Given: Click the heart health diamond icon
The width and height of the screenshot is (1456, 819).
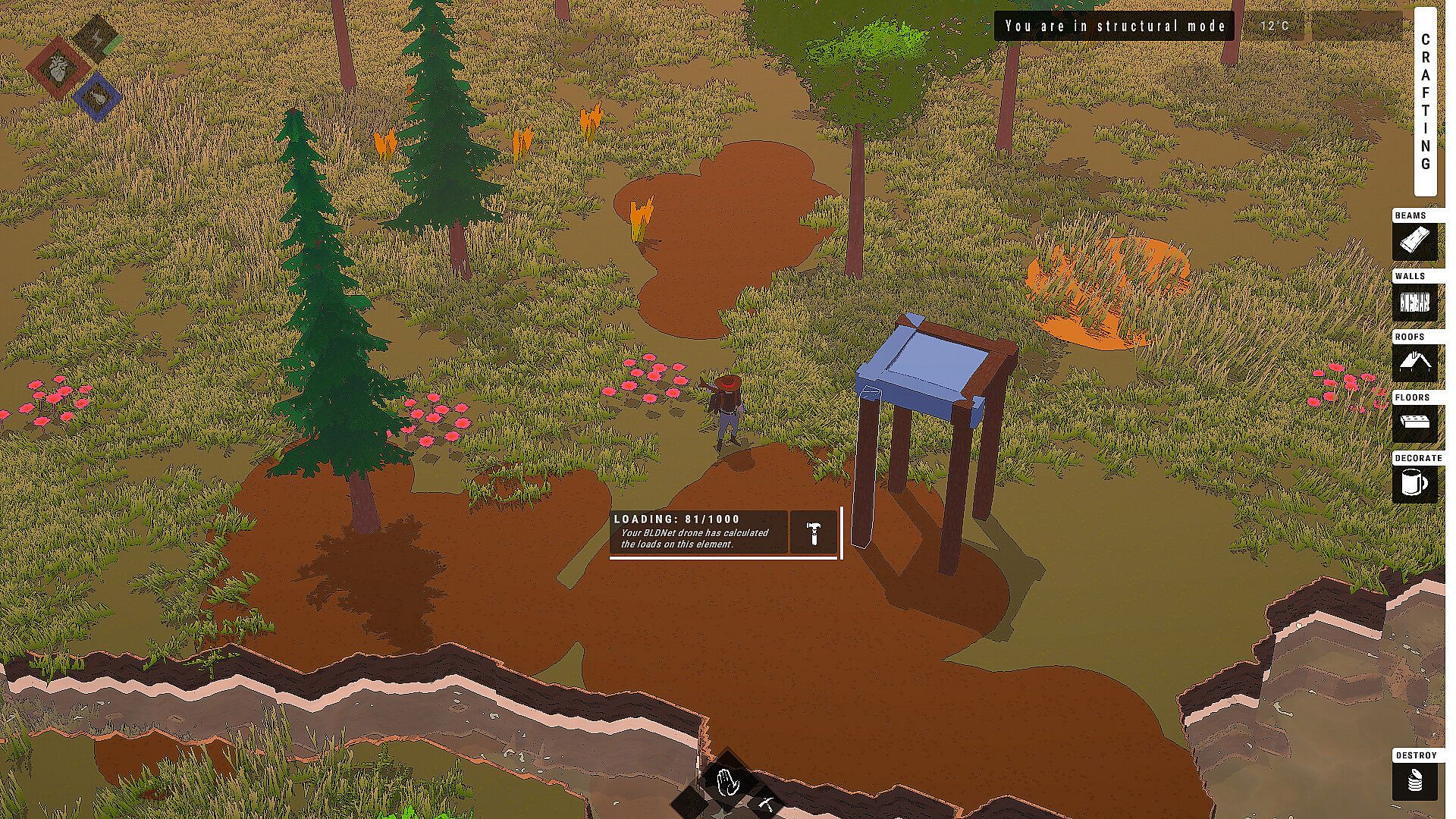Looking at the screenshot, I should [x=58, y=68].
